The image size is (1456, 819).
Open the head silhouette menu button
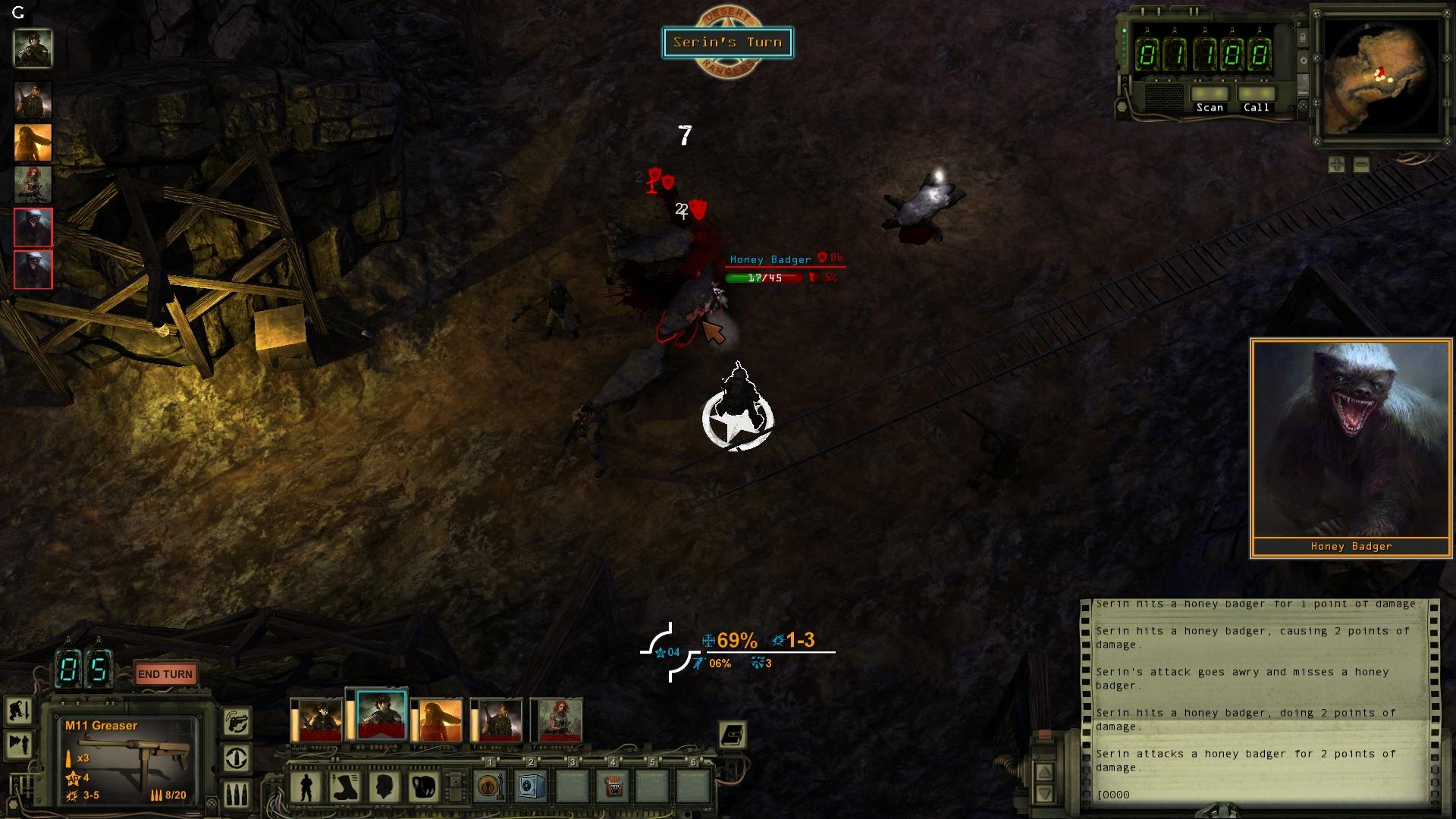(384, 787)
